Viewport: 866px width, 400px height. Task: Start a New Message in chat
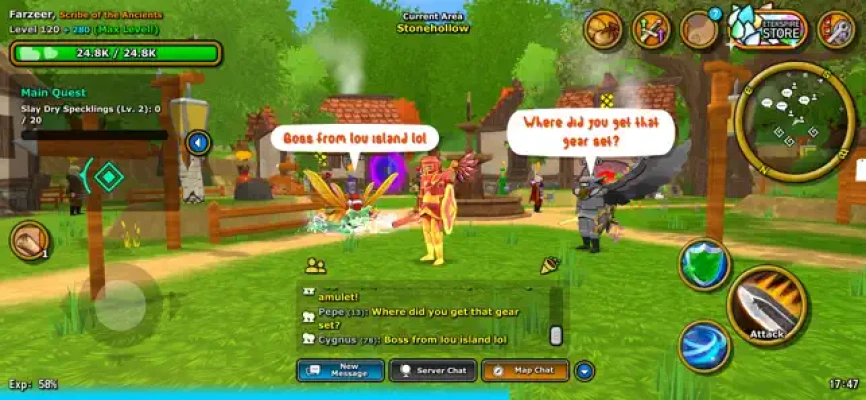[340, 370]
